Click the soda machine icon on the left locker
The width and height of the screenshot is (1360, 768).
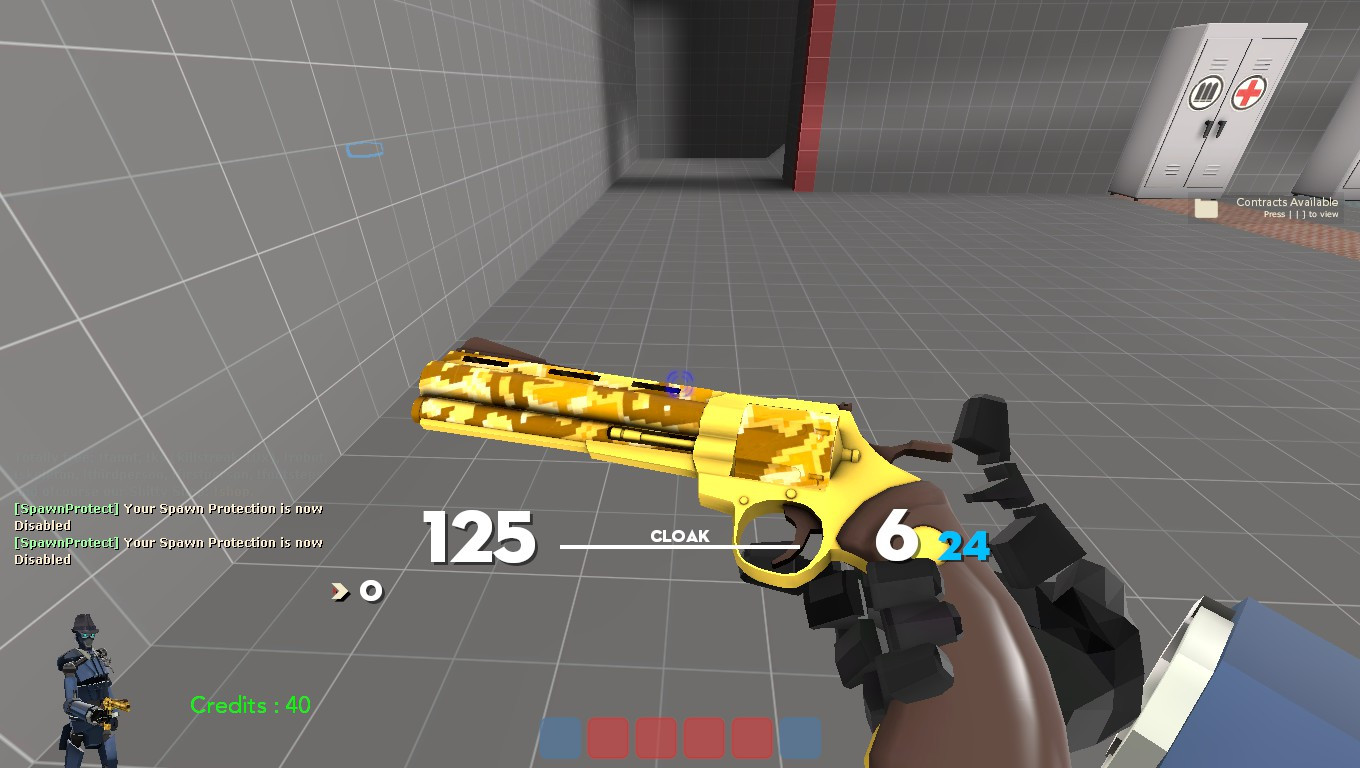point(1205,91)
